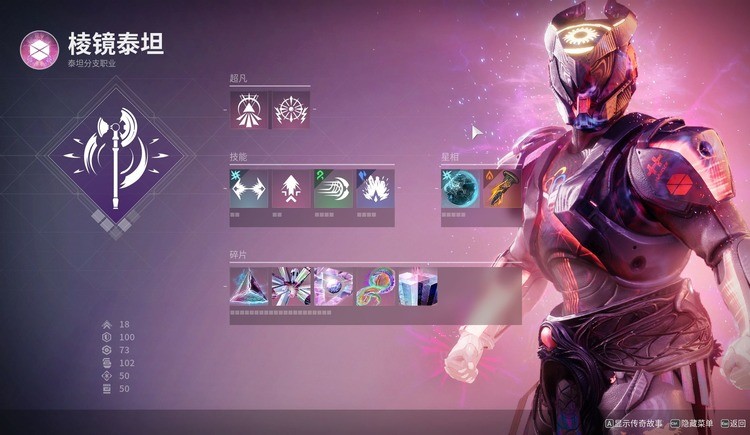This screenshot has height=435, width=750.
Task: Choose the upward arrow jump ability
Action: click(291, 188)
